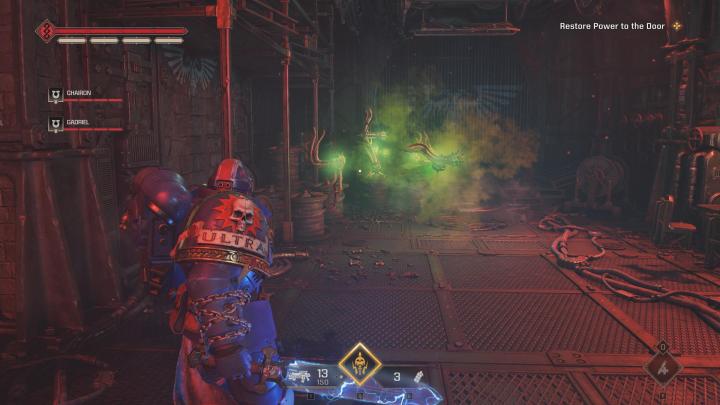This screenshot has width=720, height=405.
Task: Select the grenade icon next to 3
Action: (421, 376)
